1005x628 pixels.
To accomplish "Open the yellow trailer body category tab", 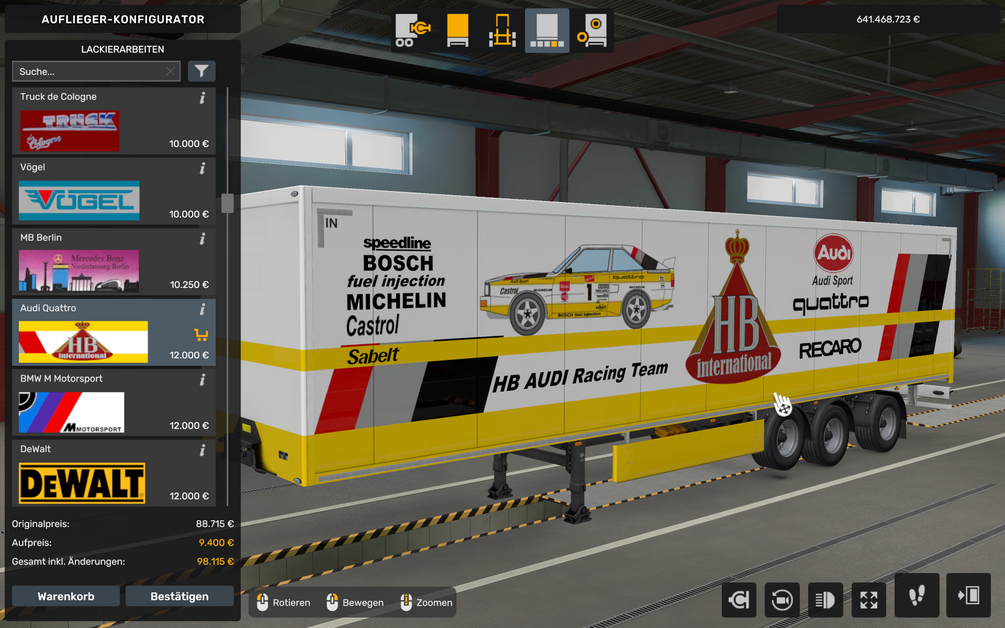I will click(x=457, y=31).
